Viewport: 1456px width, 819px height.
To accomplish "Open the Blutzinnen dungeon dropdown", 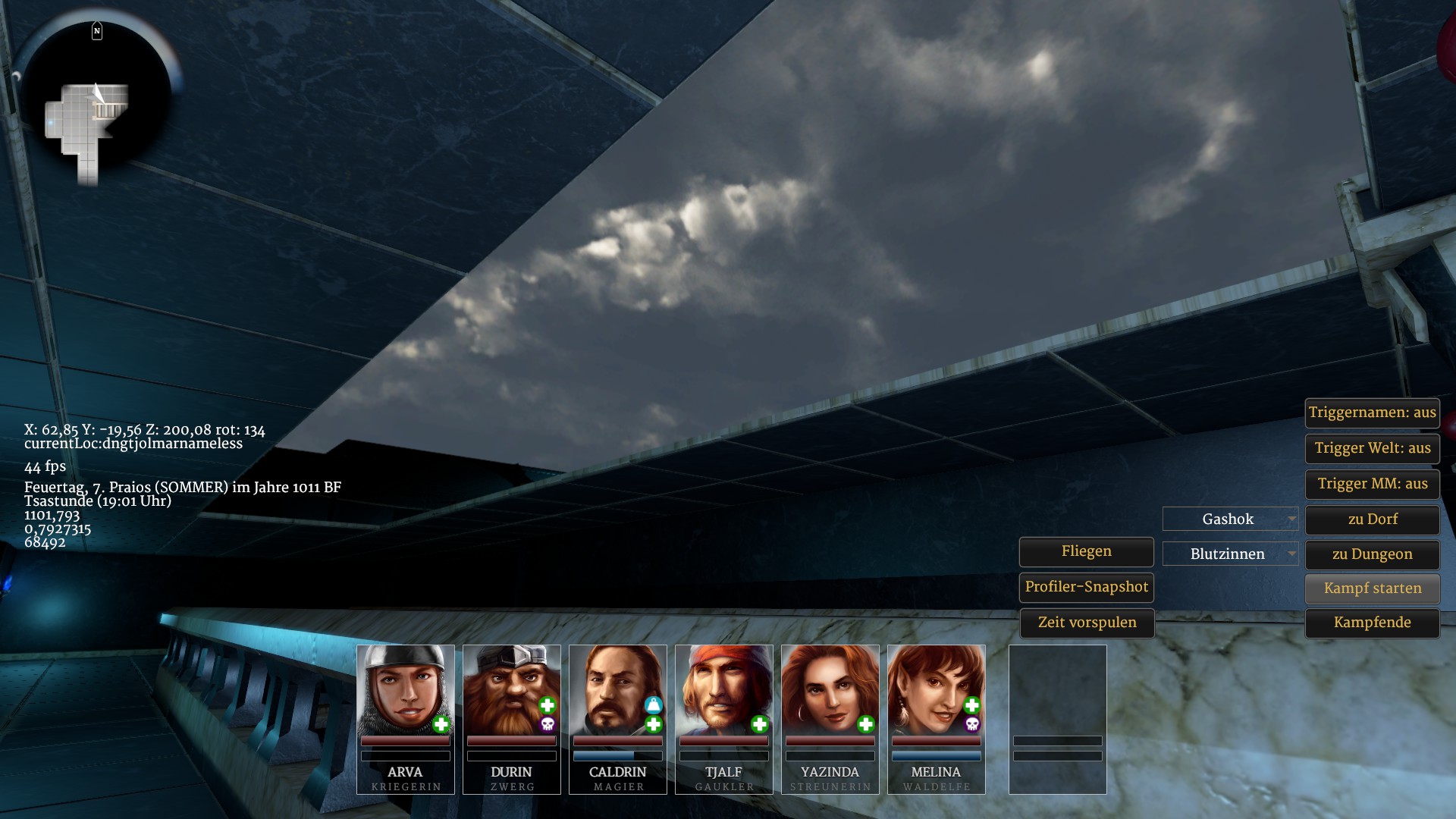I will (1230, 554).
